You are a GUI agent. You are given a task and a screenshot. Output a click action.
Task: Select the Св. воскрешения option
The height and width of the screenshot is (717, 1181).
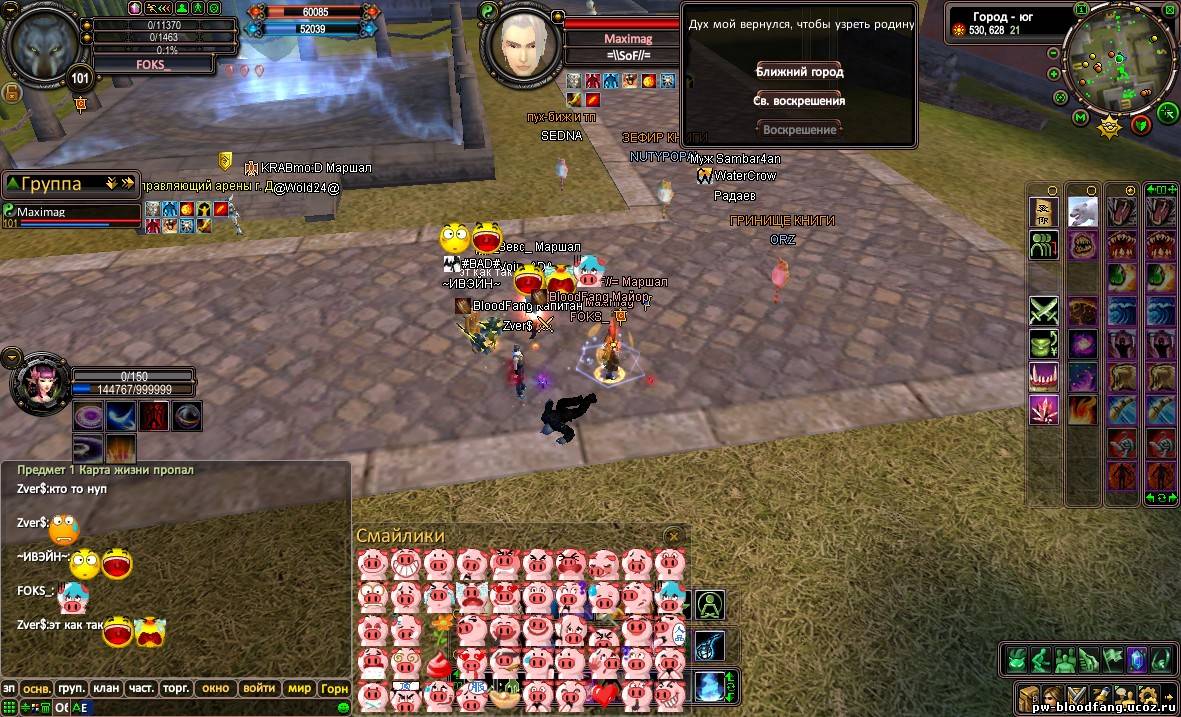pos(799,101)
